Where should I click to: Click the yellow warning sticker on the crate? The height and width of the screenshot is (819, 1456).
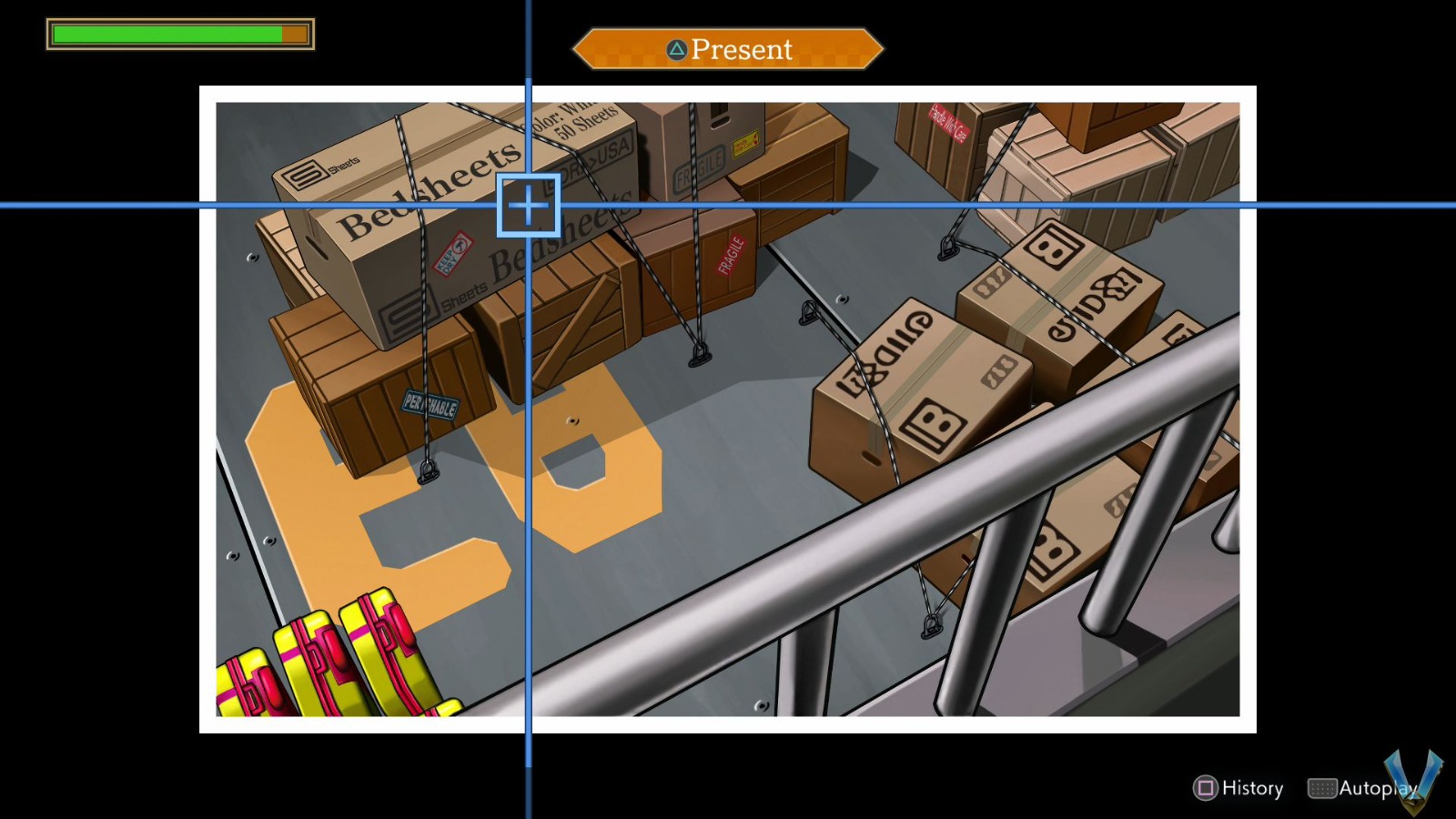click(x=746, y=141)
